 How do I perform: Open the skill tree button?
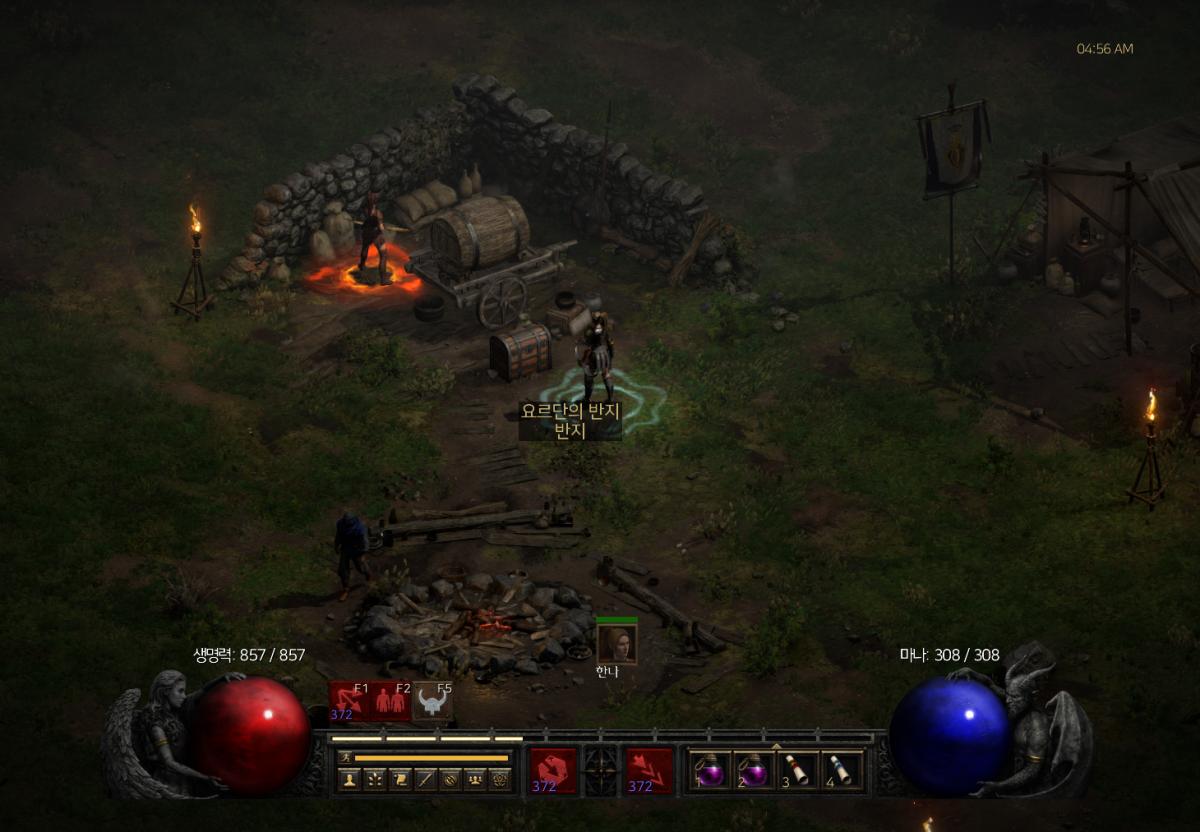pyautogui.click(x=374, y=780)
